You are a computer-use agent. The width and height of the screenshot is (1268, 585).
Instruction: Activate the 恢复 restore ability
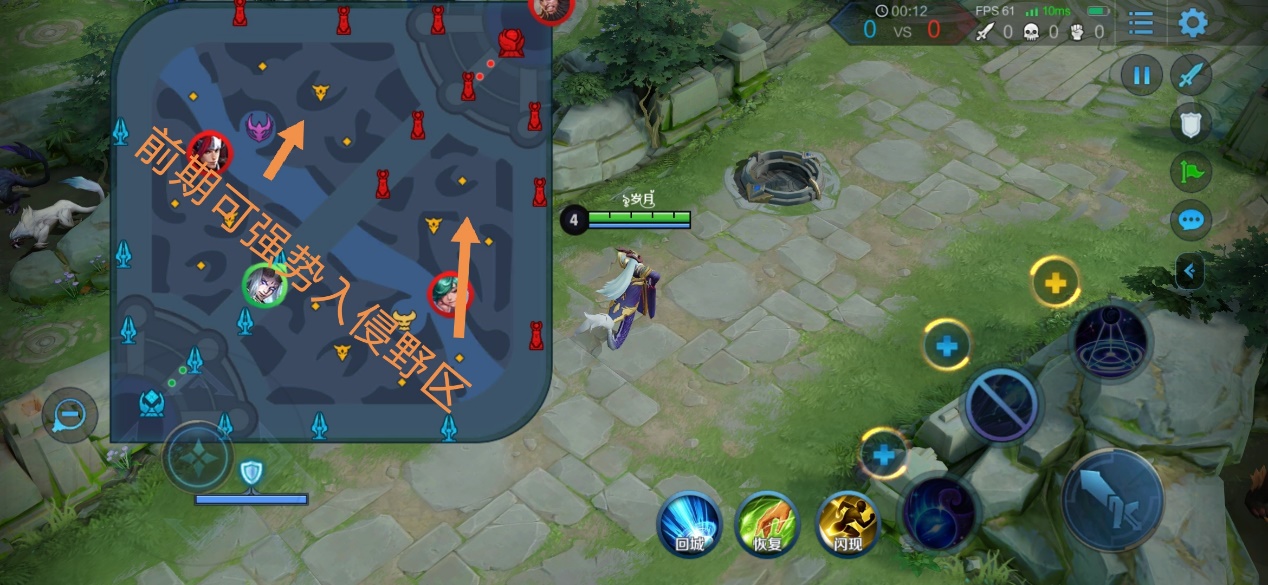tap(766, 521)
